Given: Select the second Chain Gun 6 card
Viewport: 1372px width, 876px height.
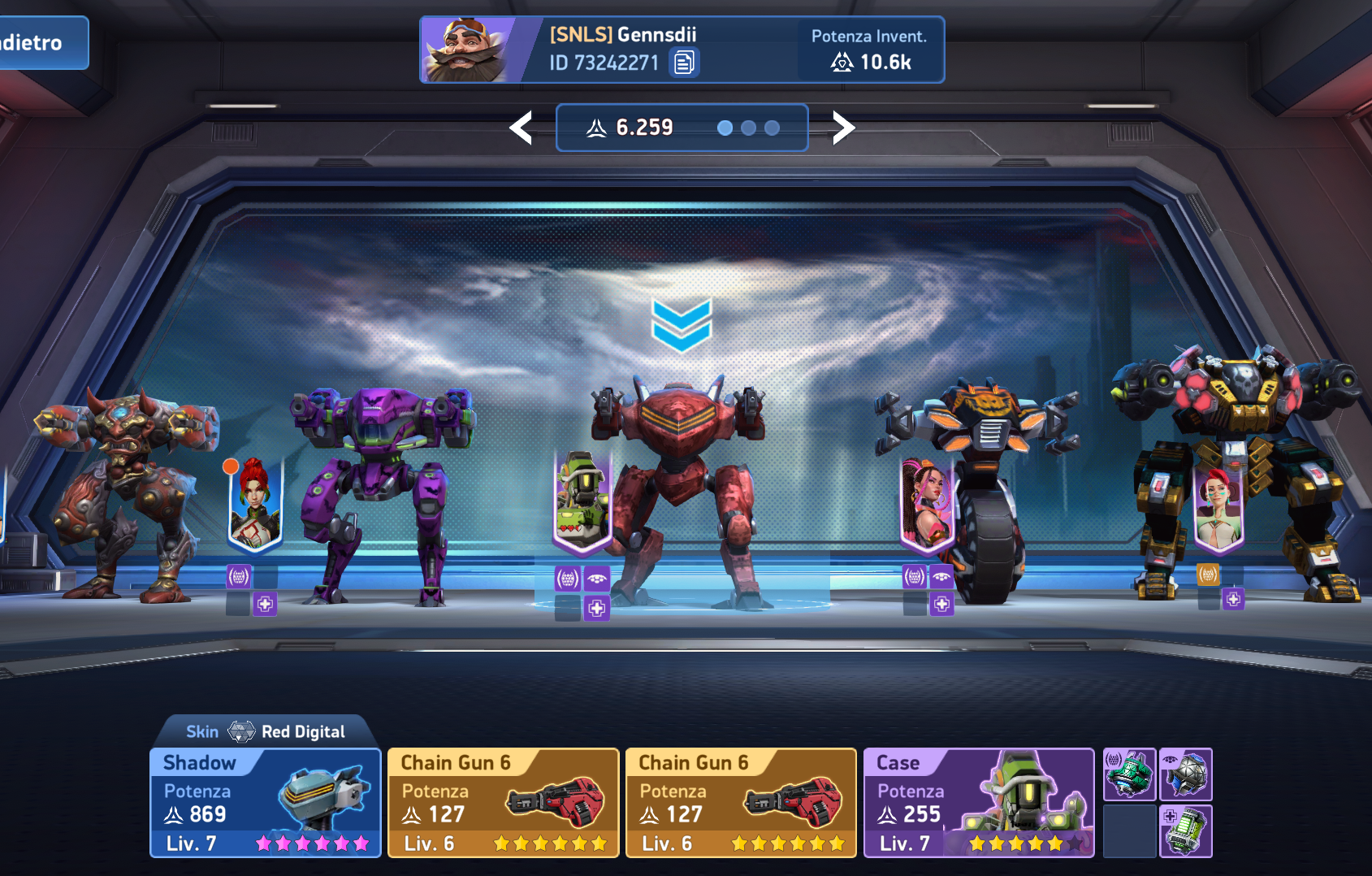Looking at the screenshot, I should point(741,803).
